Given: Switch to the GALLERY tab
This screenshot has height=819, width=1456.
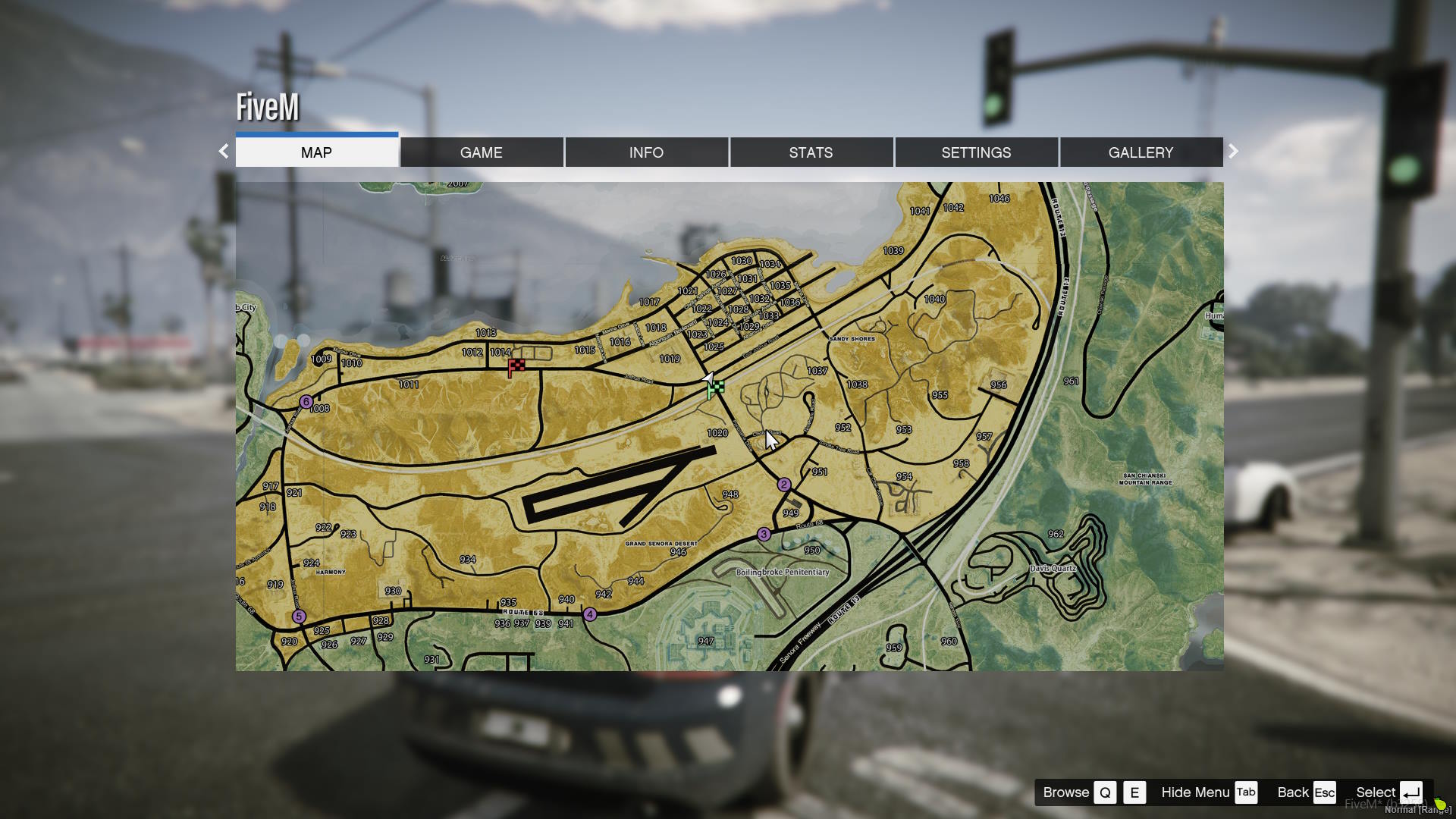Looking at the screenshot, I should point(1141,152).
